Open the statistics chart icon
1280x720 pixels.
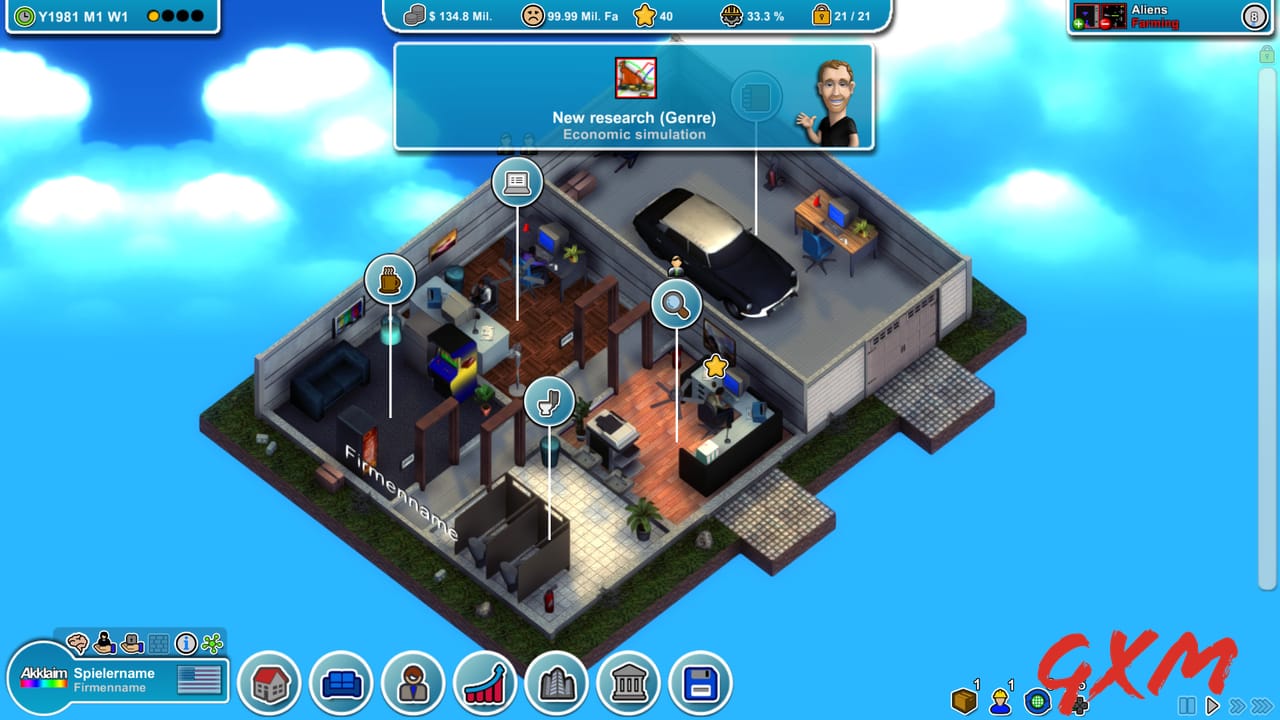tap(485, 683)
